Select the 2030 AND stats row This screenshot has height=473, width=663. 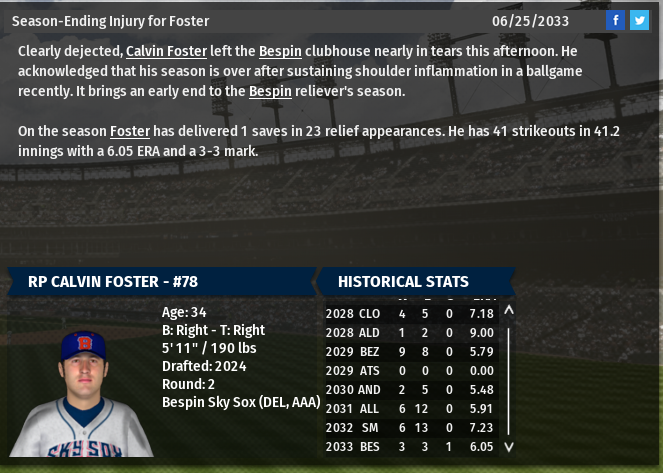(x=410, y=389)
